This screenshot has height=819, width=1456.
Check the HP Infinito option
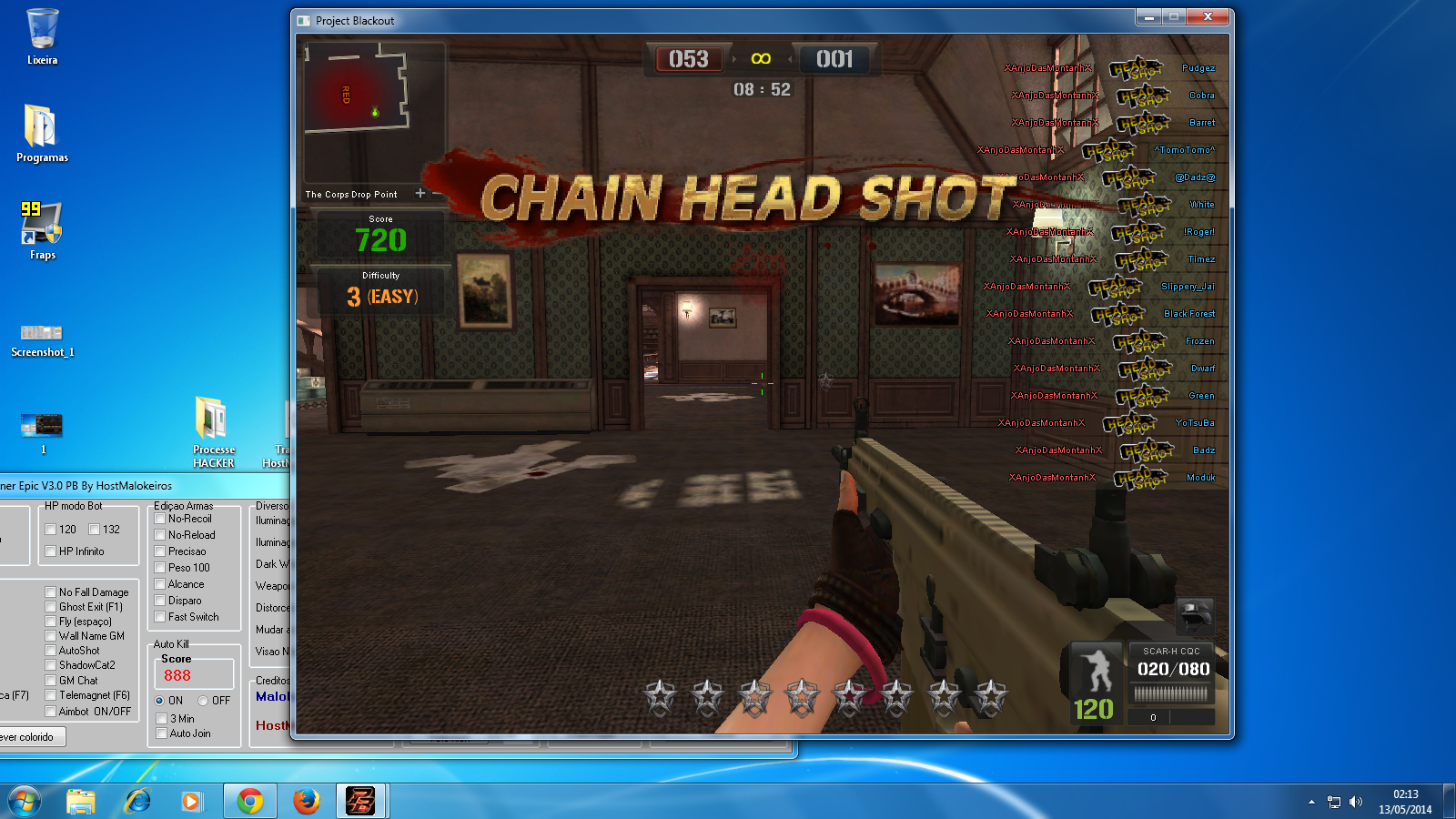52,551
